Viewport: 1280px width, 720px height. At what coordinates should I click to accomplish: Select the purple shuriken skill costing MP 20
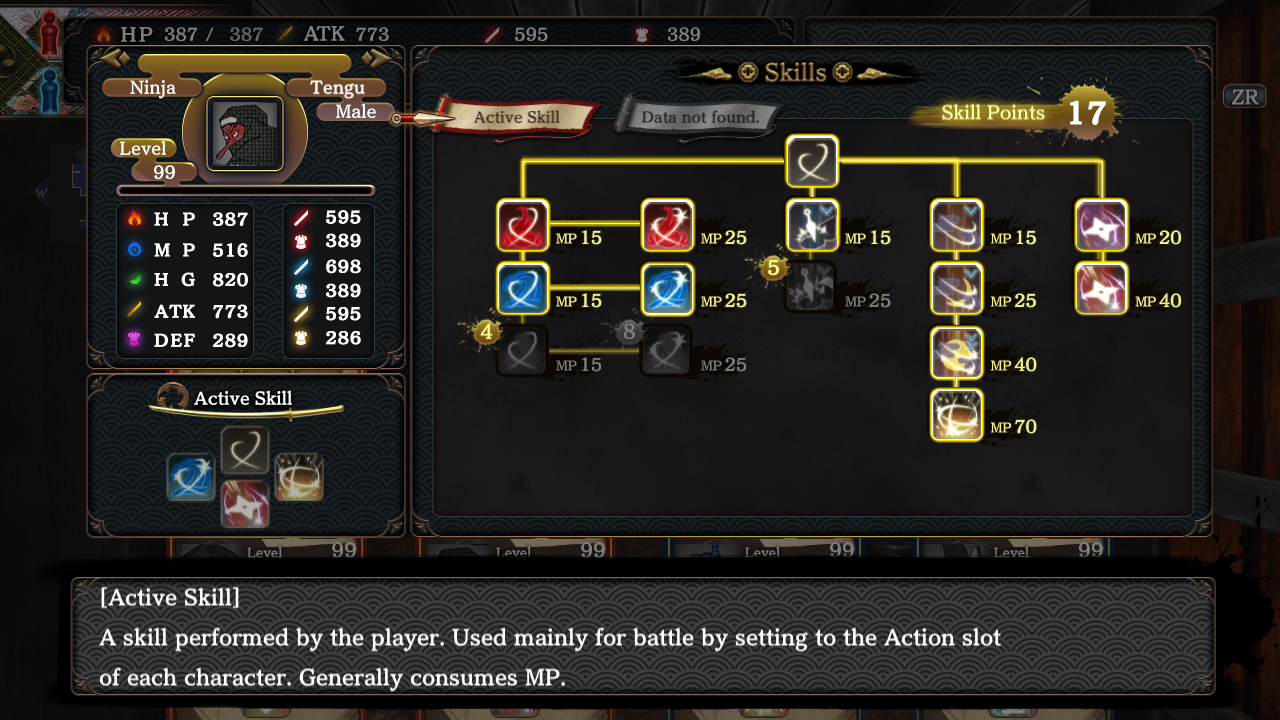[1101, 225]
